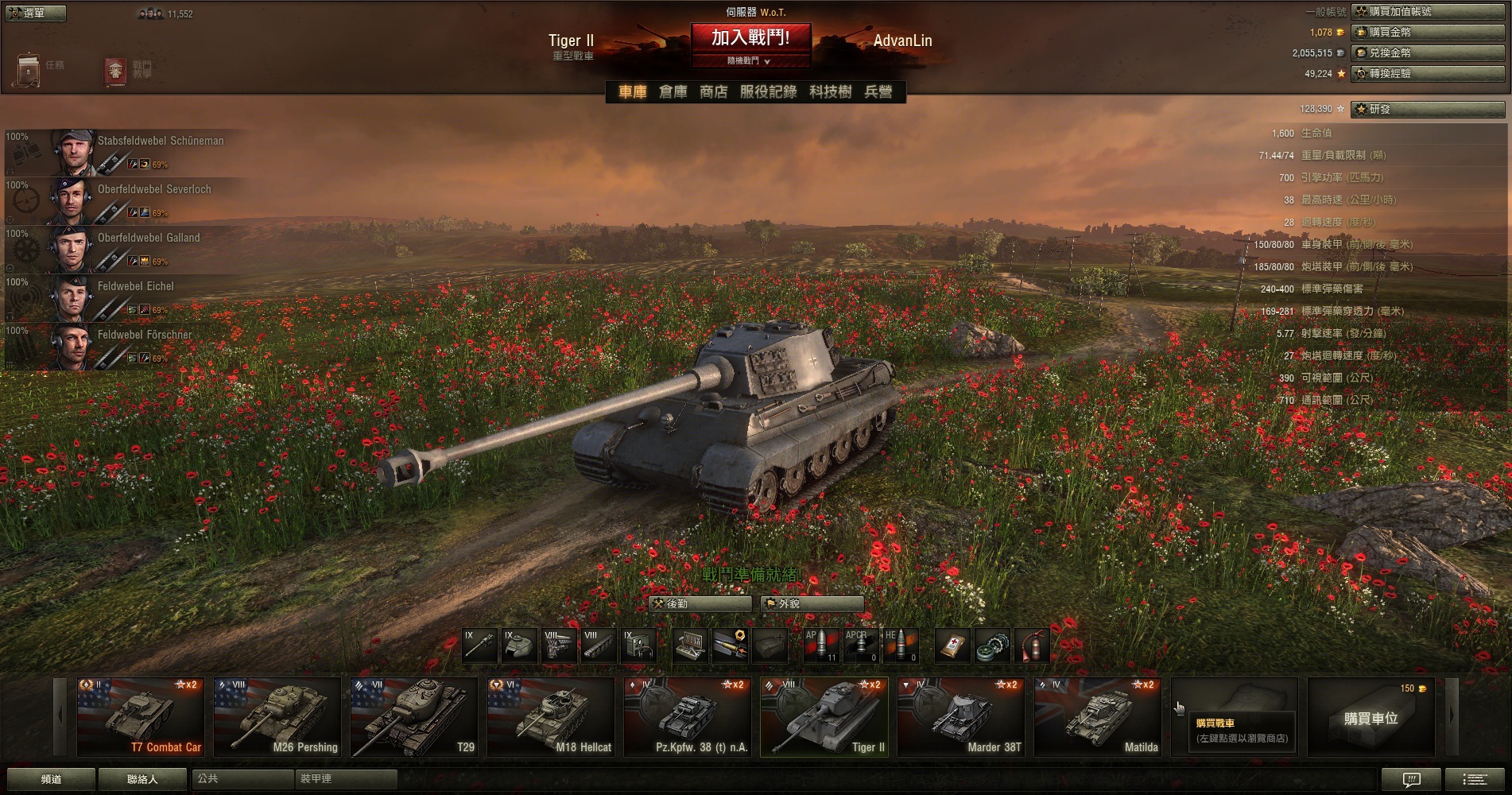The width and height of the screenshot is (1512, 795).
Task: Open the 聯絡人 contacts button
Action: coord(142,779)
